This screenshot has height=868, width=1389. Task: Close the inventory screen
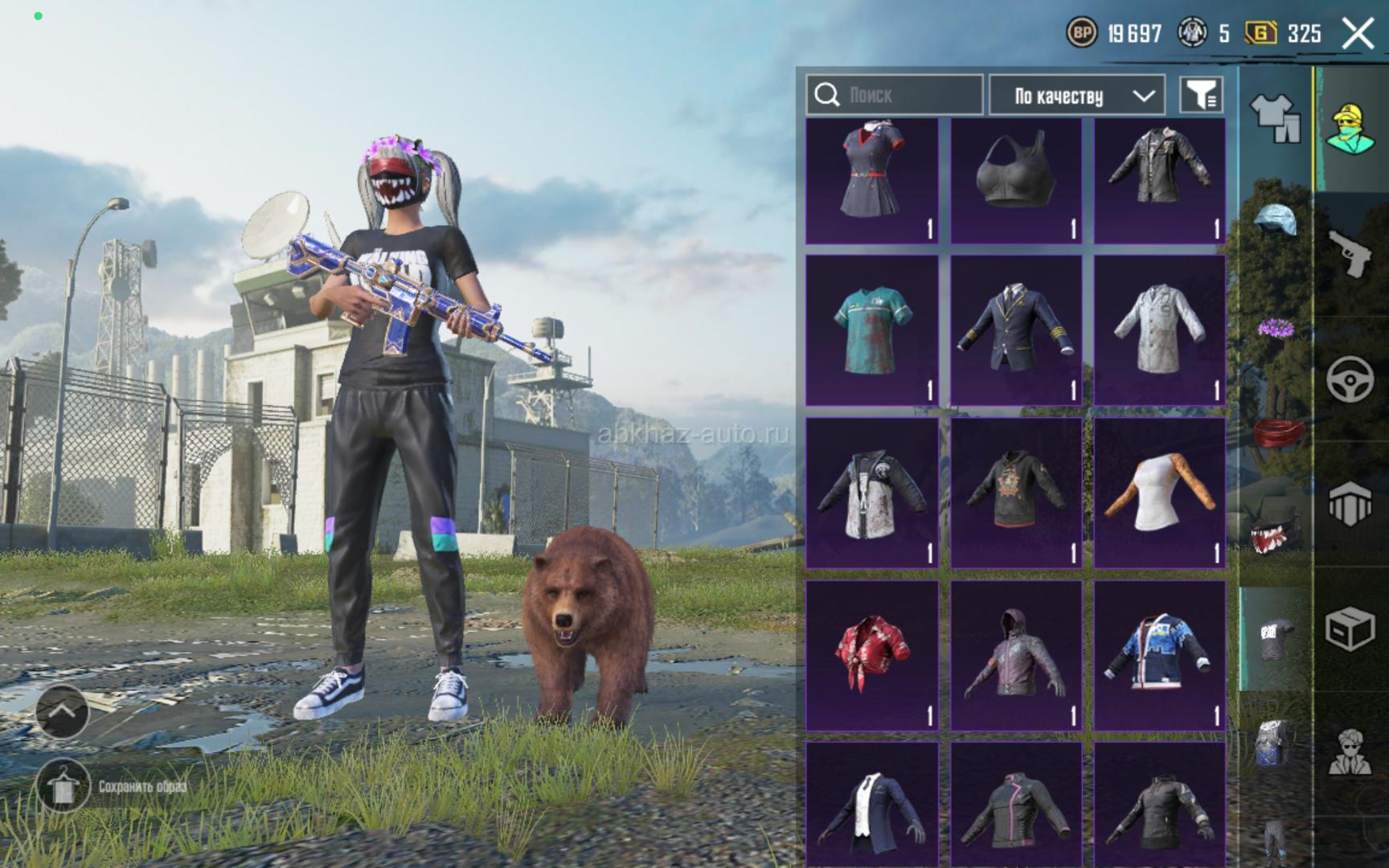tap(1358, 34)
